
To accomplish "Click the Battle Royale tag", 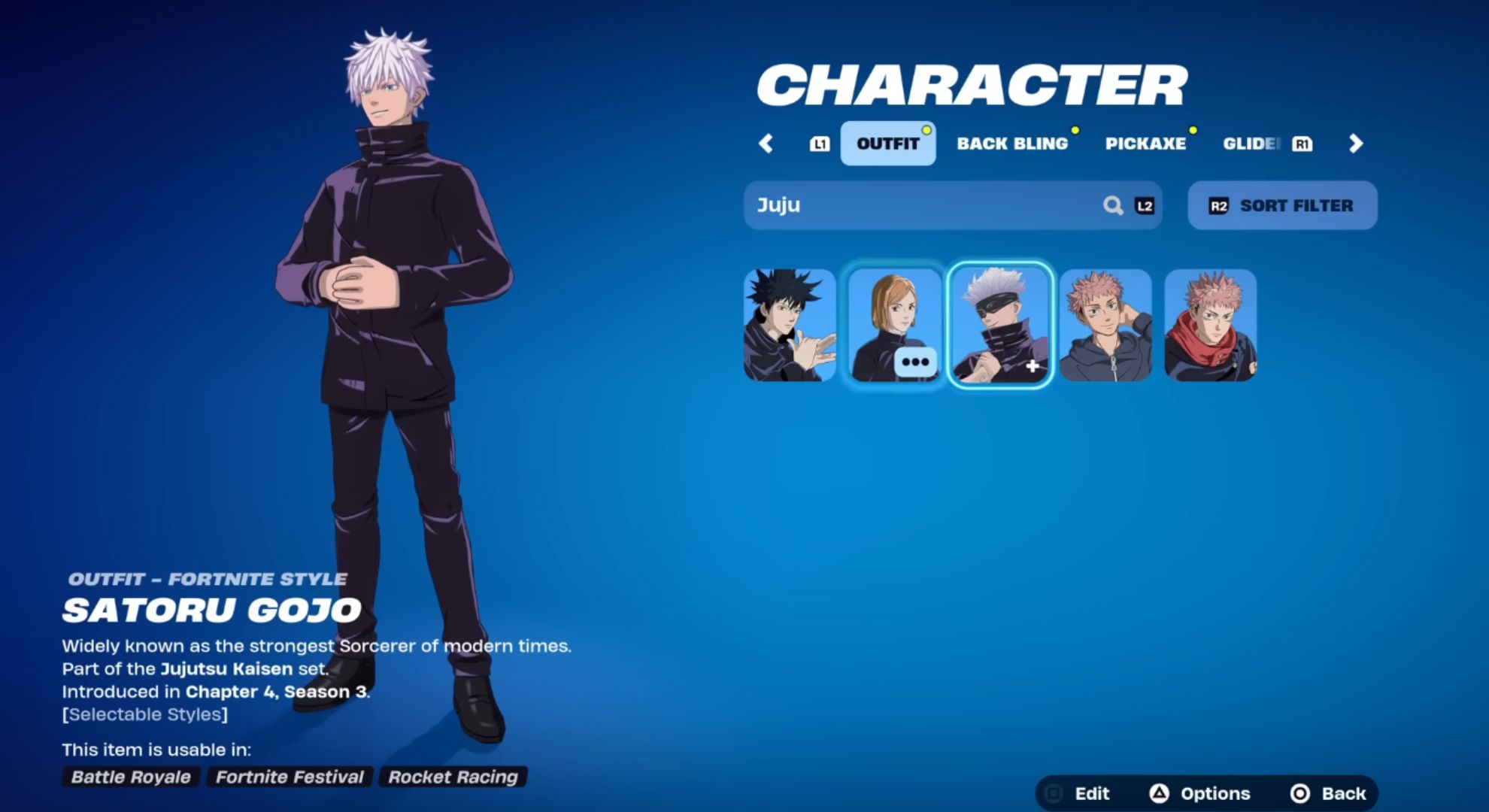I will 129,777.
